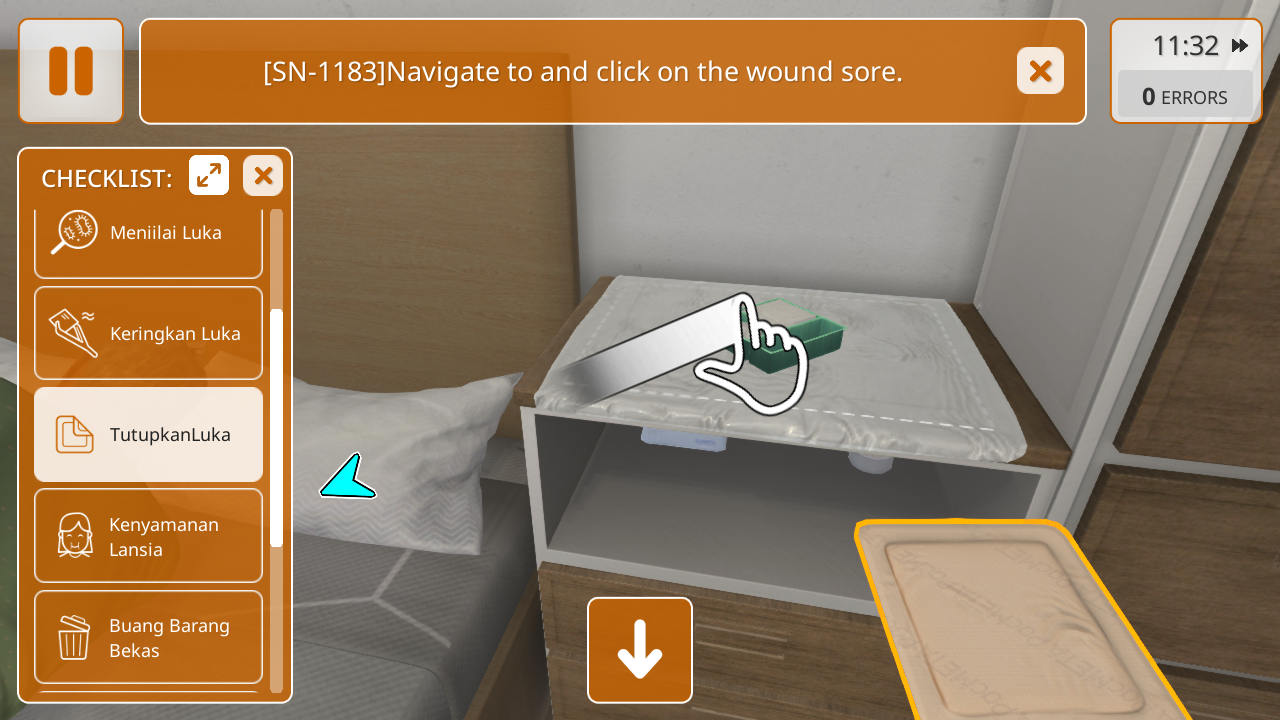1280x720 pixels.
Task: Choose the Buang Barang Bekas step
Action: coord(148,637)
